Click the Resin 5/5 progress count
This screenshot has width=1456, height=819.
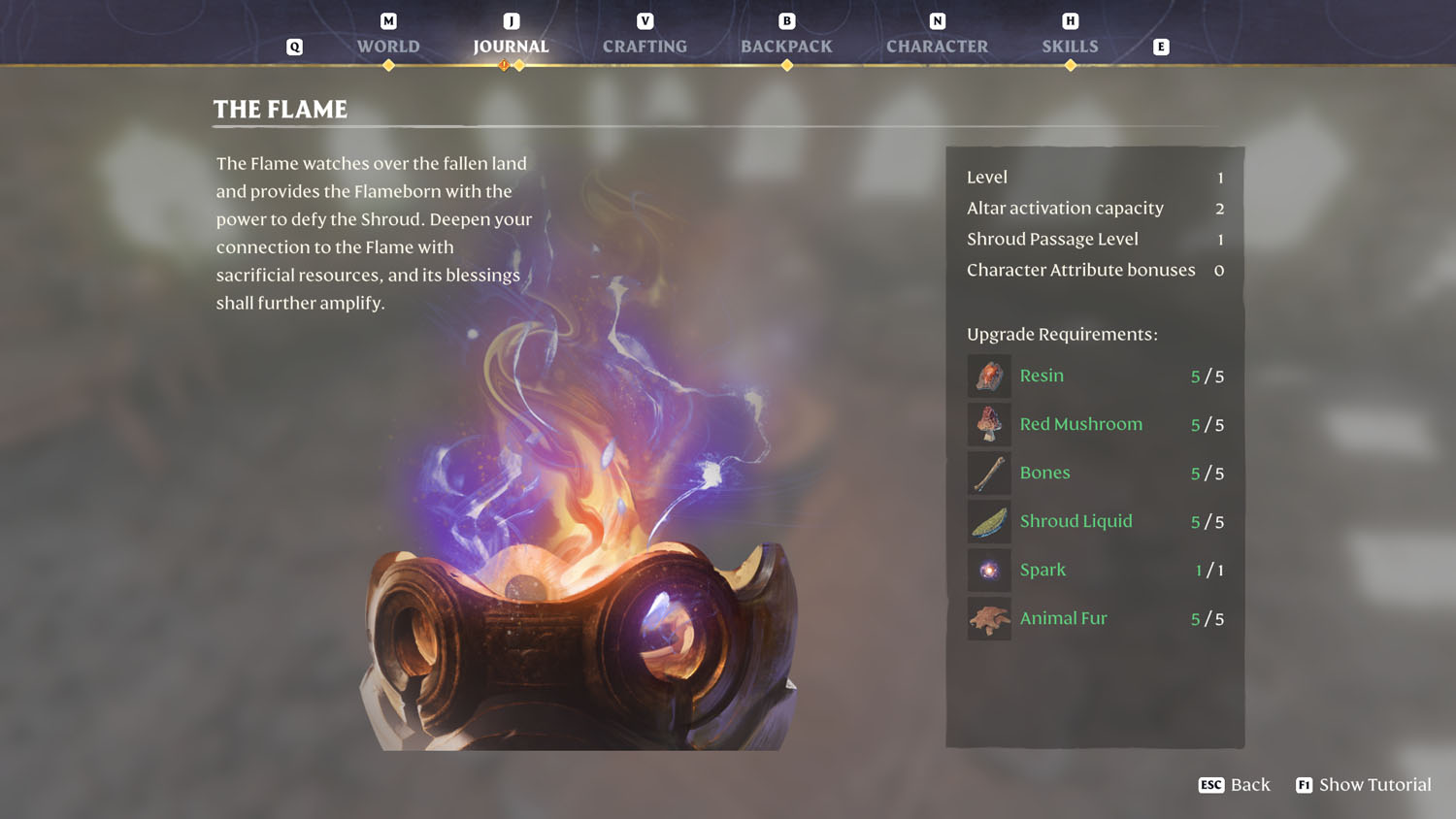point(1208,376)
